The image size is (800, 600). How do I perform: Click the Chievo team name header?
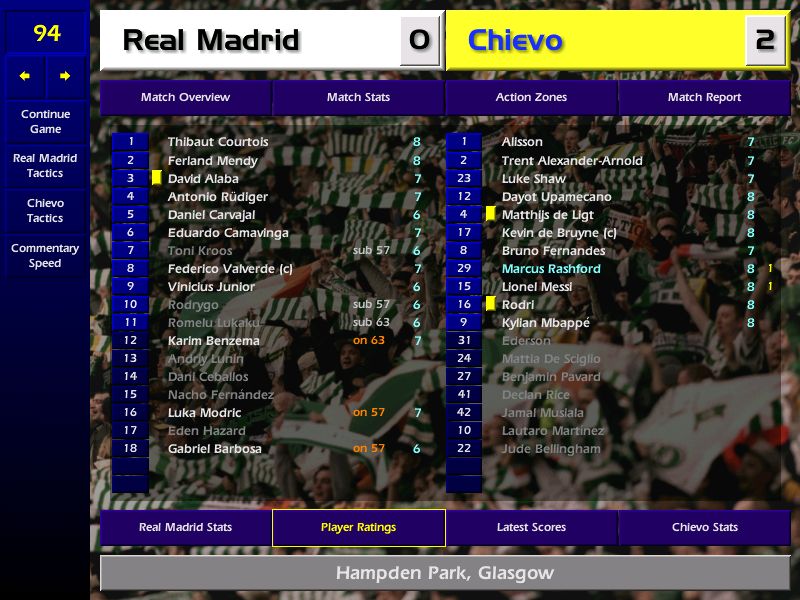point(515,40)
